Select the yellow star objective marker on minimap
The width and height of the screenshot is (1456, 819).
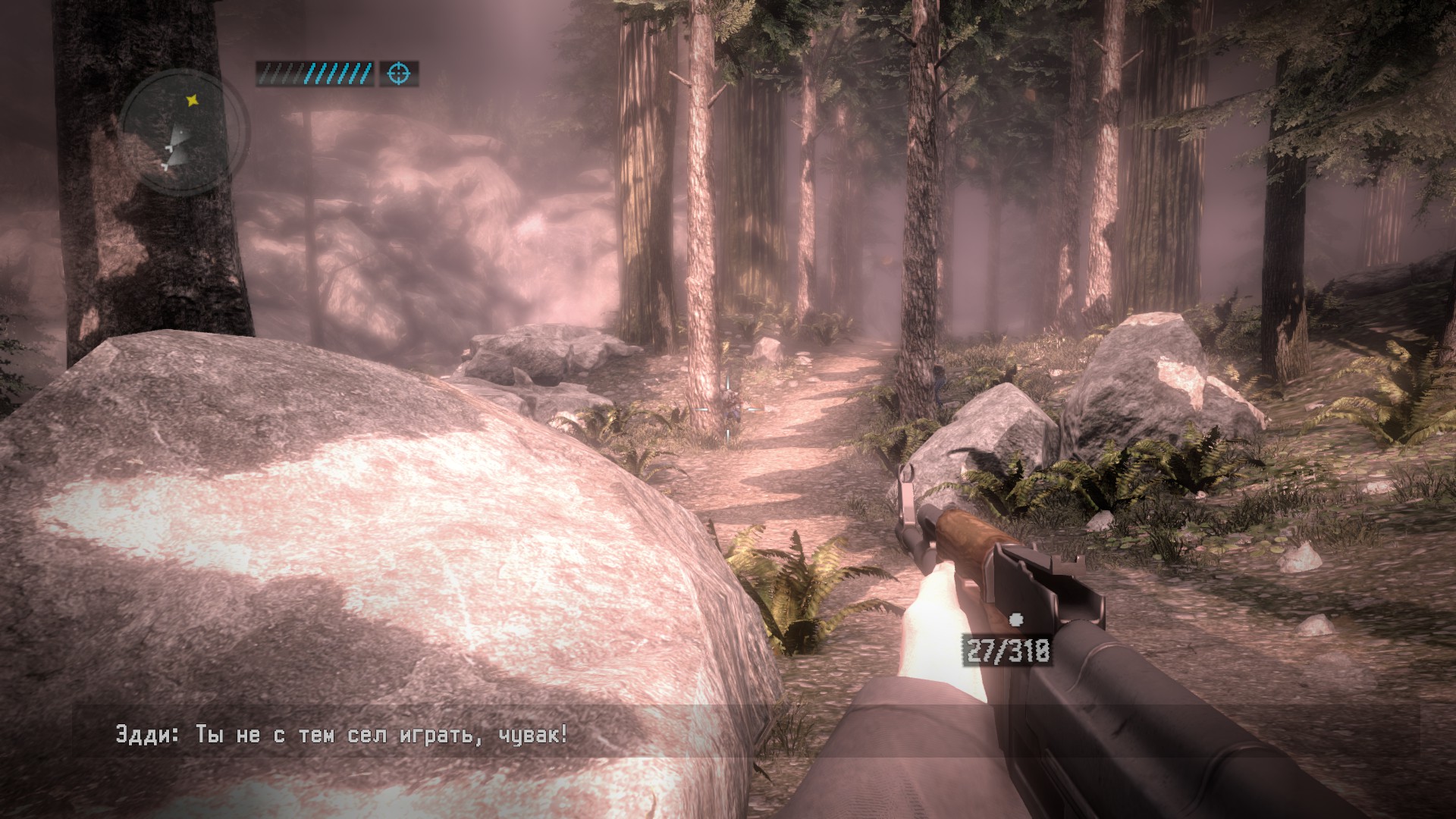click(x=193, y=99)
